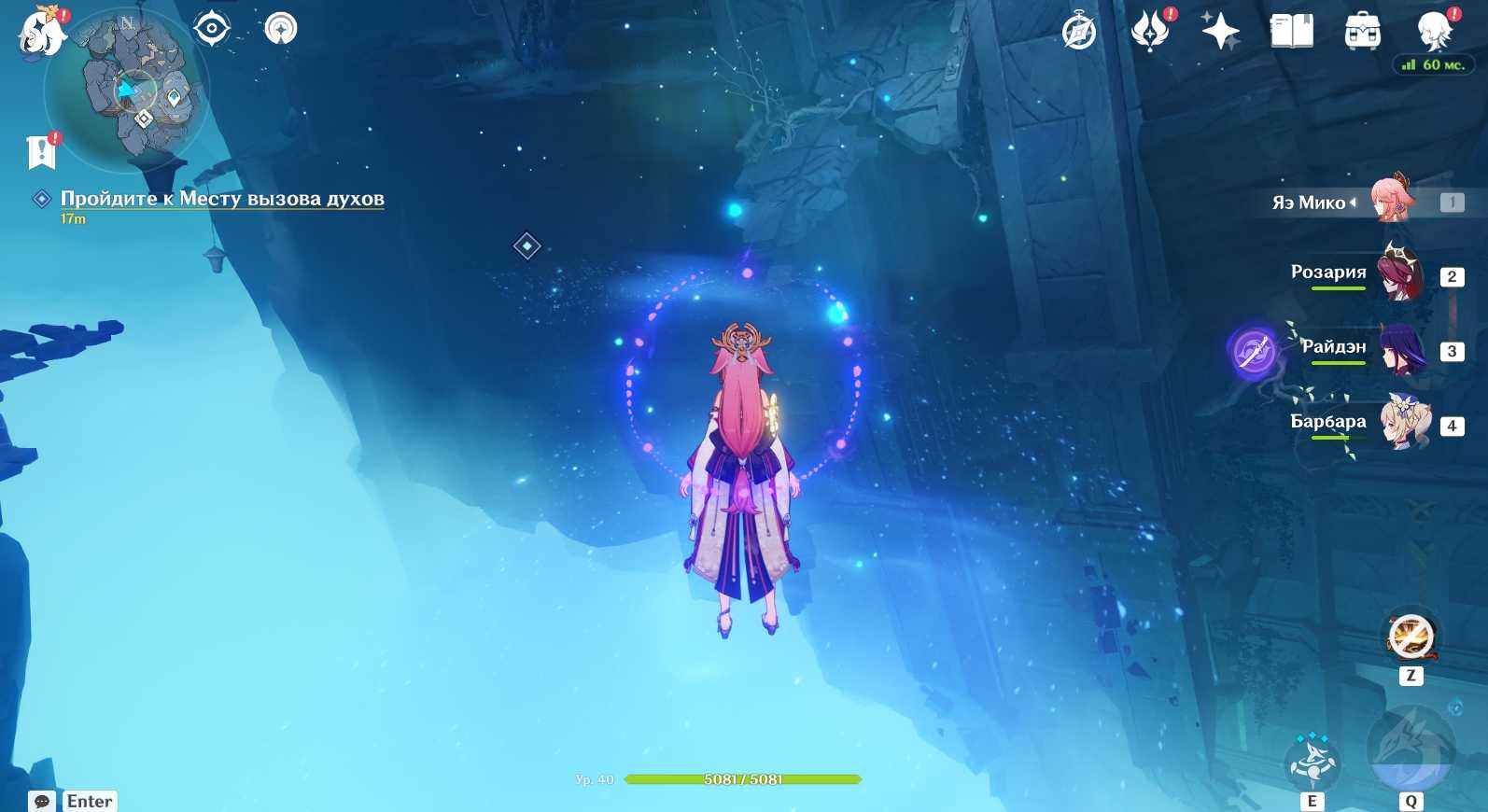1488x812 pixels.
Task: Activate the elemental burst icon
Action: tap(1411, 749)
